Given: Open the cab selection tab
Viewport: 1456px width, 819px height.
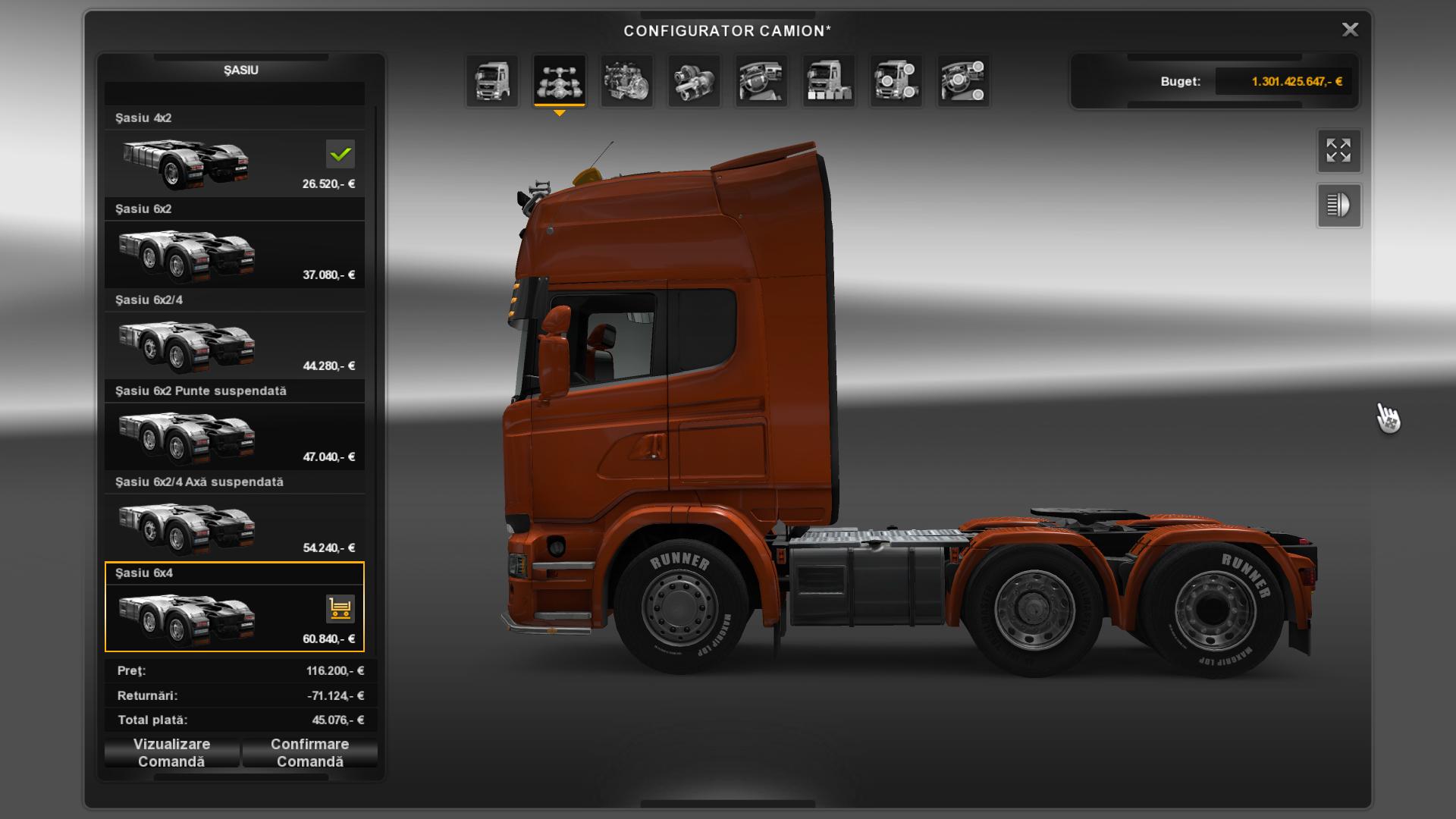Looking at the screenshot, I should pos(492,81).
